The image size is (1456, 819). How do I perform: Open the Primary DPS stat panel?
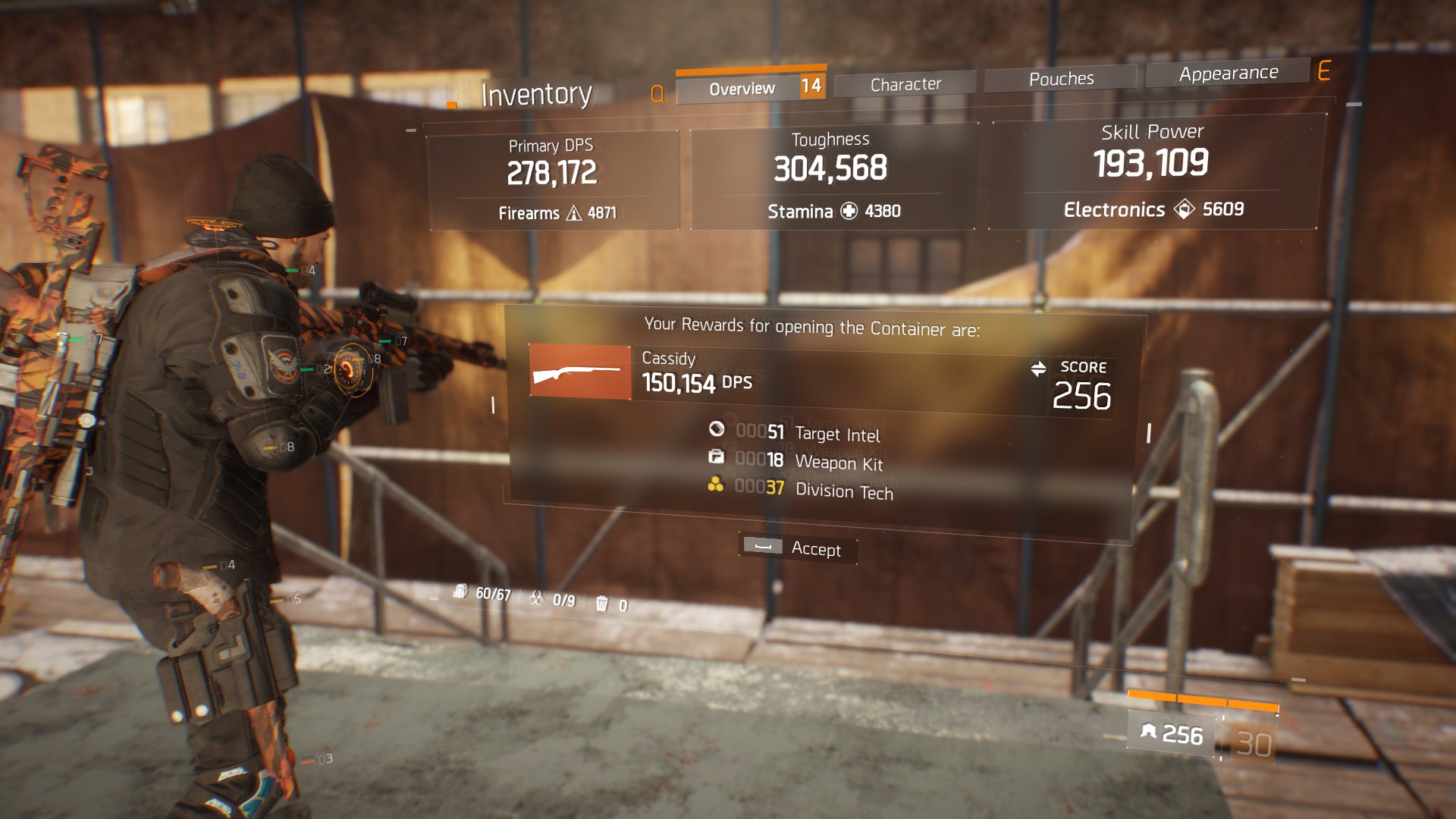tap(553, 180)
